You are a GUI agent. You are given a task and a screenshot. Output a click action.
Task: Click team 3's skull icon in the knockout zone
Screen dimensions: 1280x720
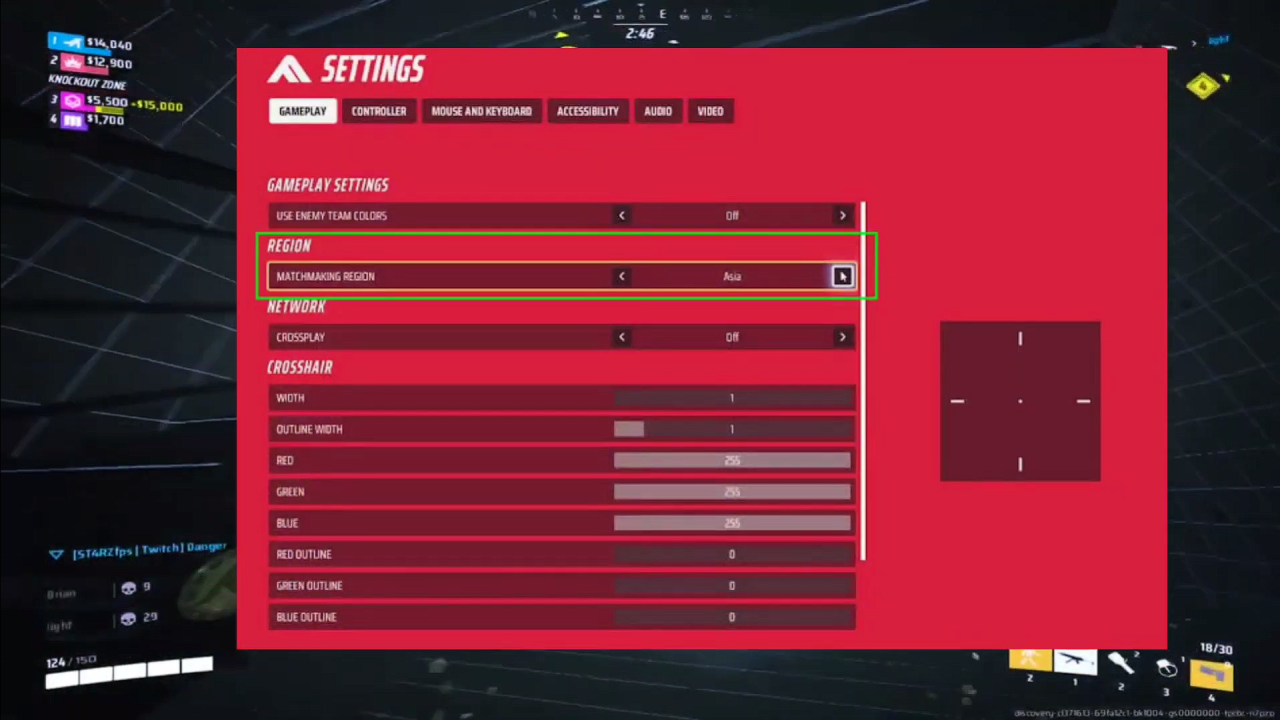[74, 101]
